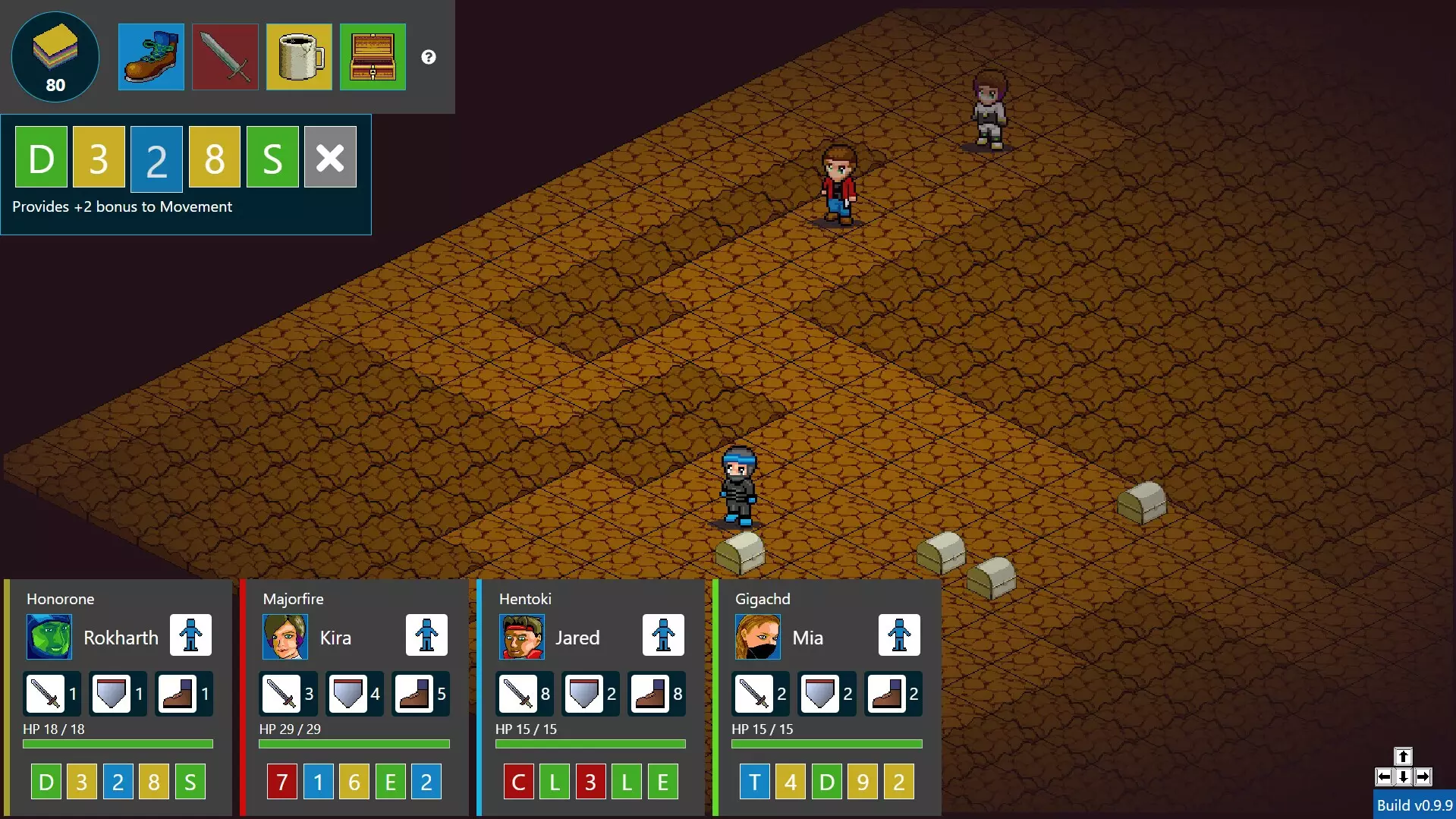Pick Mia's yellow 9 card
The image size is (1456, 819).
tap(863, 782)
